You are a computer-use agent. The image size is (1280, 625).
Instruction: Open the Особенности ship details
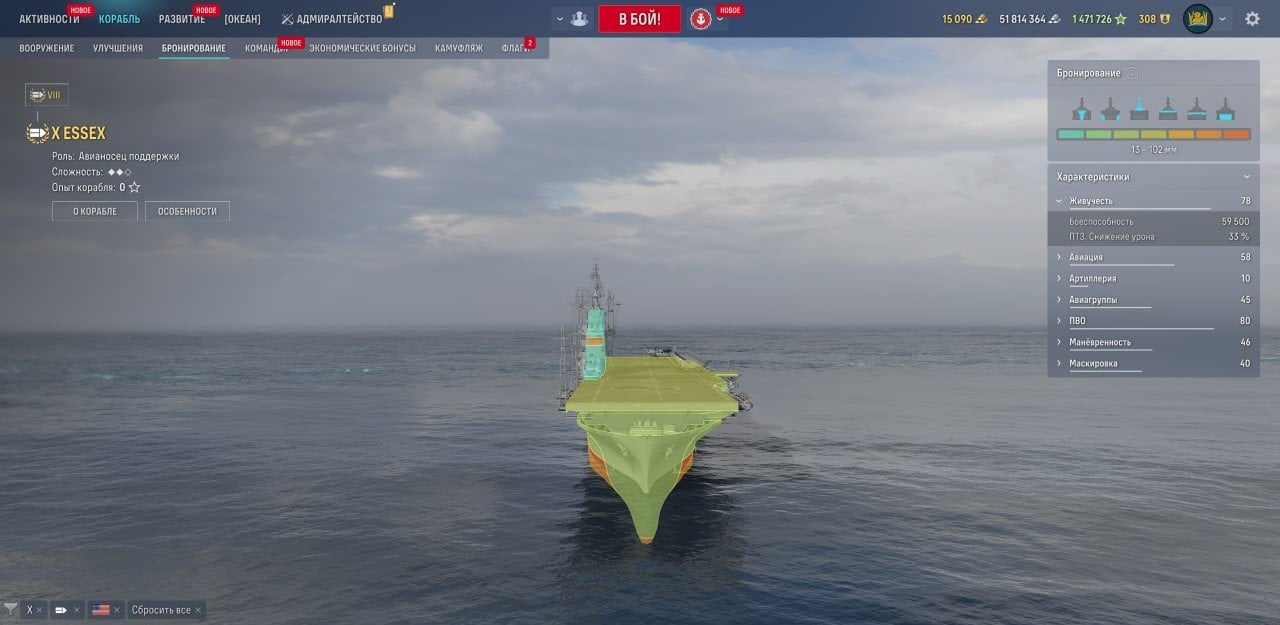click(x=187, y=211)
